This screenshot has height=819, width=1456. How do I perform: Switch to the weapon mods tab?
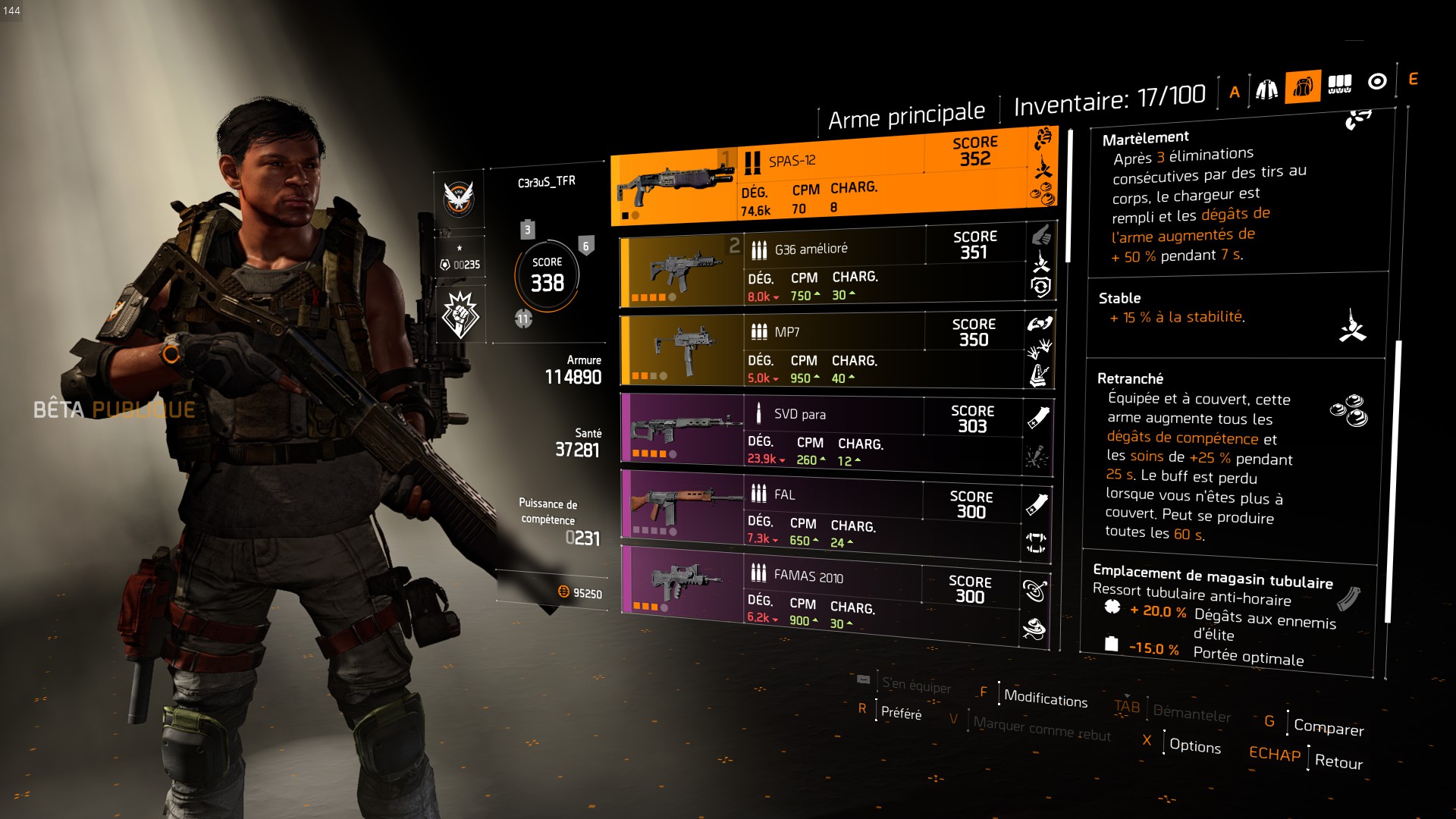pos(1339,84)
